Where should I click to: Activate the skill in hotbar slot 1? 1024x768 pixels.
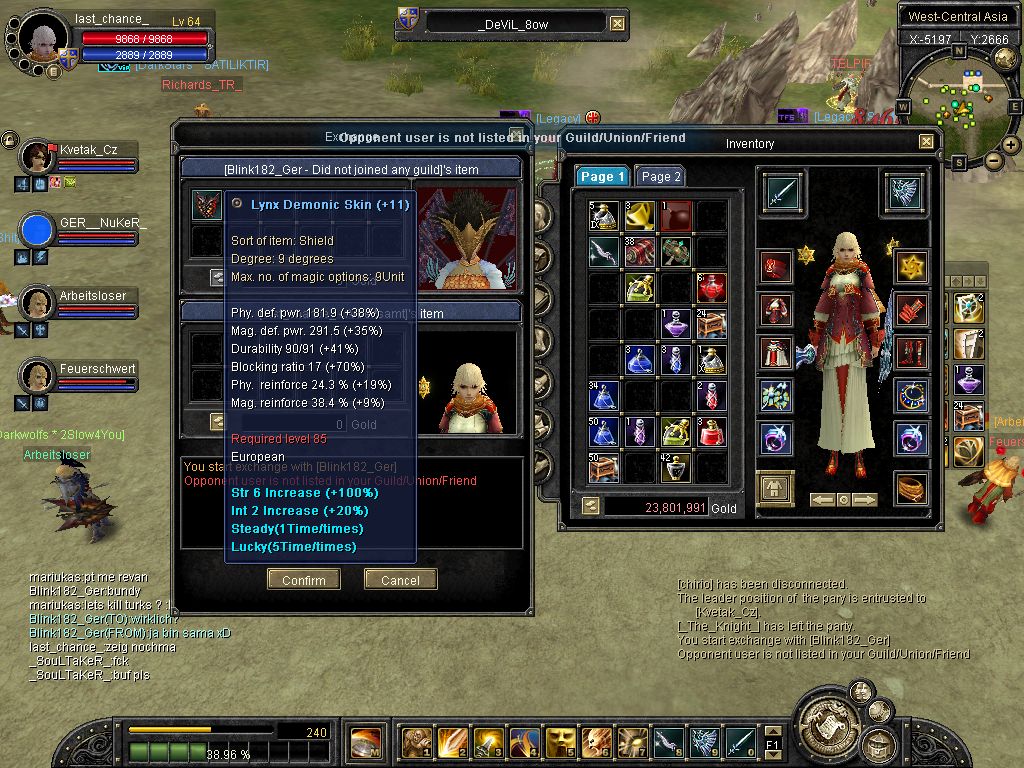pos(417,742)
